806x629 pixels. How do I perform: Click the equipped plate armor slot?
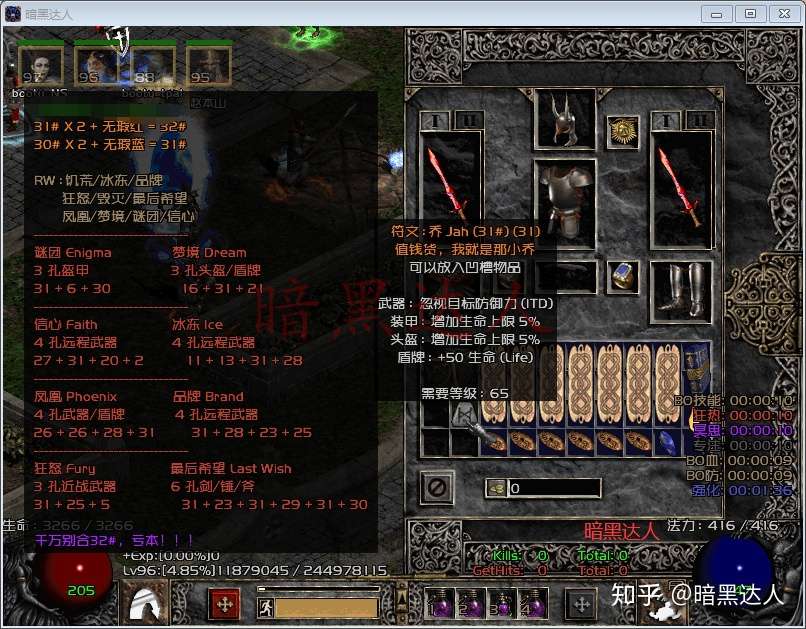(x=564, y=201)
